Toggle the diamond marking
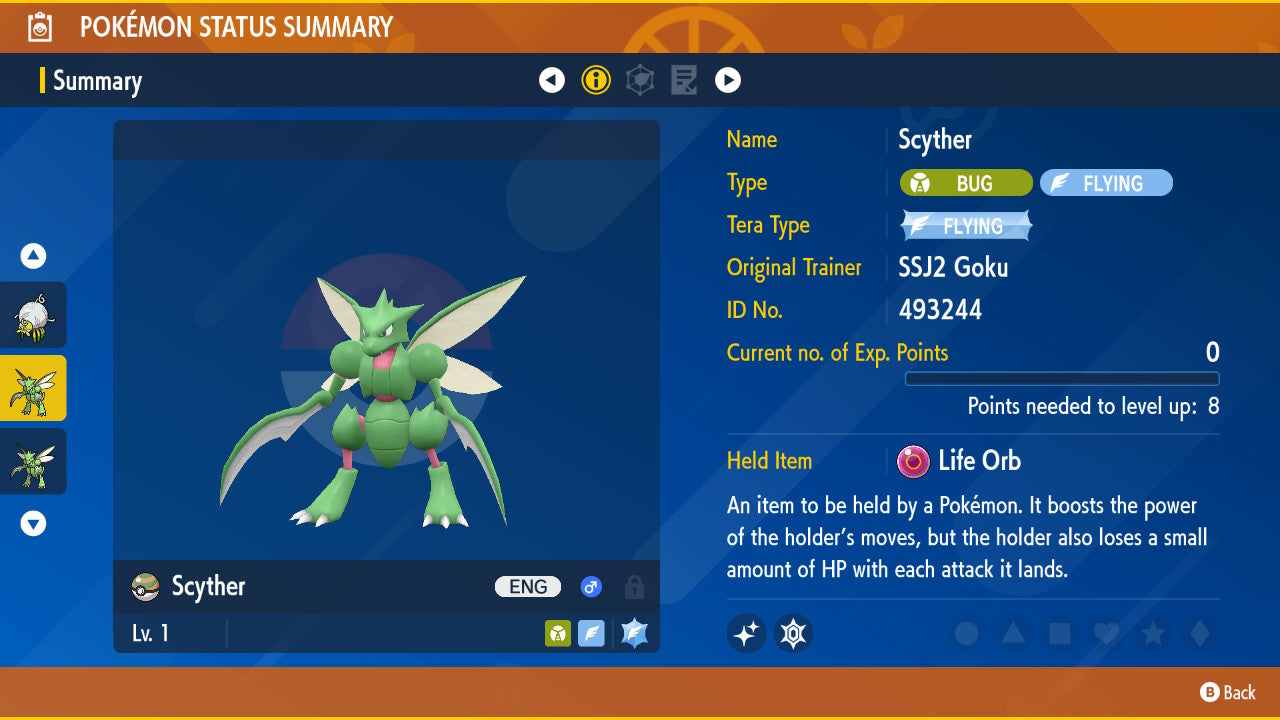Image resolution: width=1280 pixels, height=720 pixels. point(1198,633)
